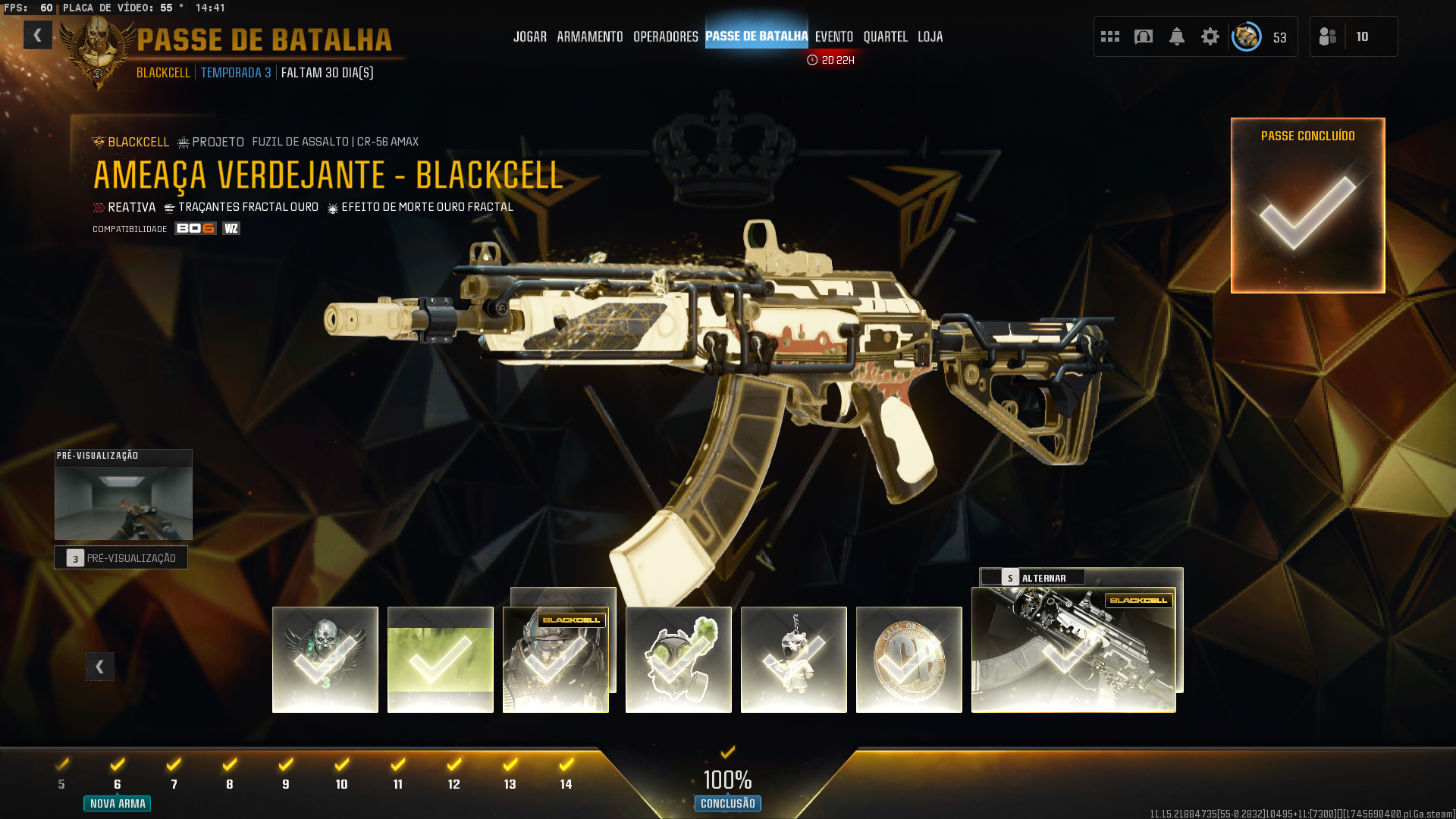Select the skull emblem reward tile
The image size is (1456, 819).
325,659
